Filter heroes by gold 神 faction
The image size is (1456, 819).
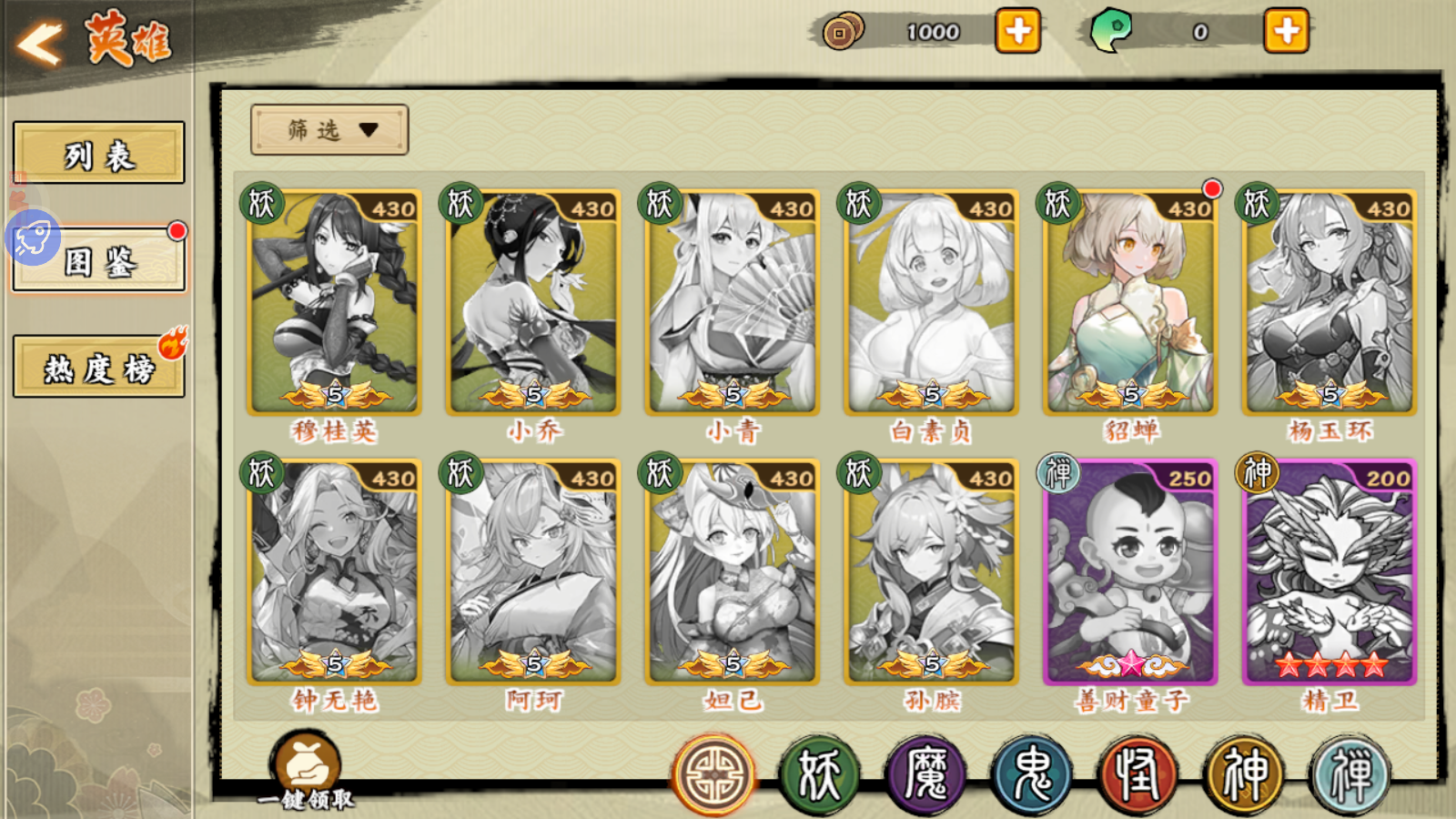1244,775
